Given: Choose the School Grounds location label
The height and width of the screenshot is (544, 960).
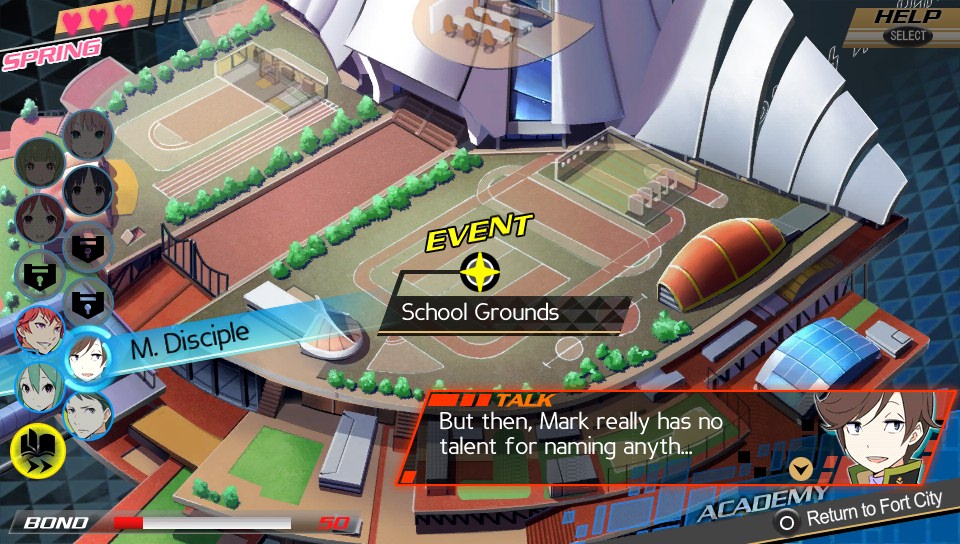Looking at the screenshot, I should [x=480, y=312].
